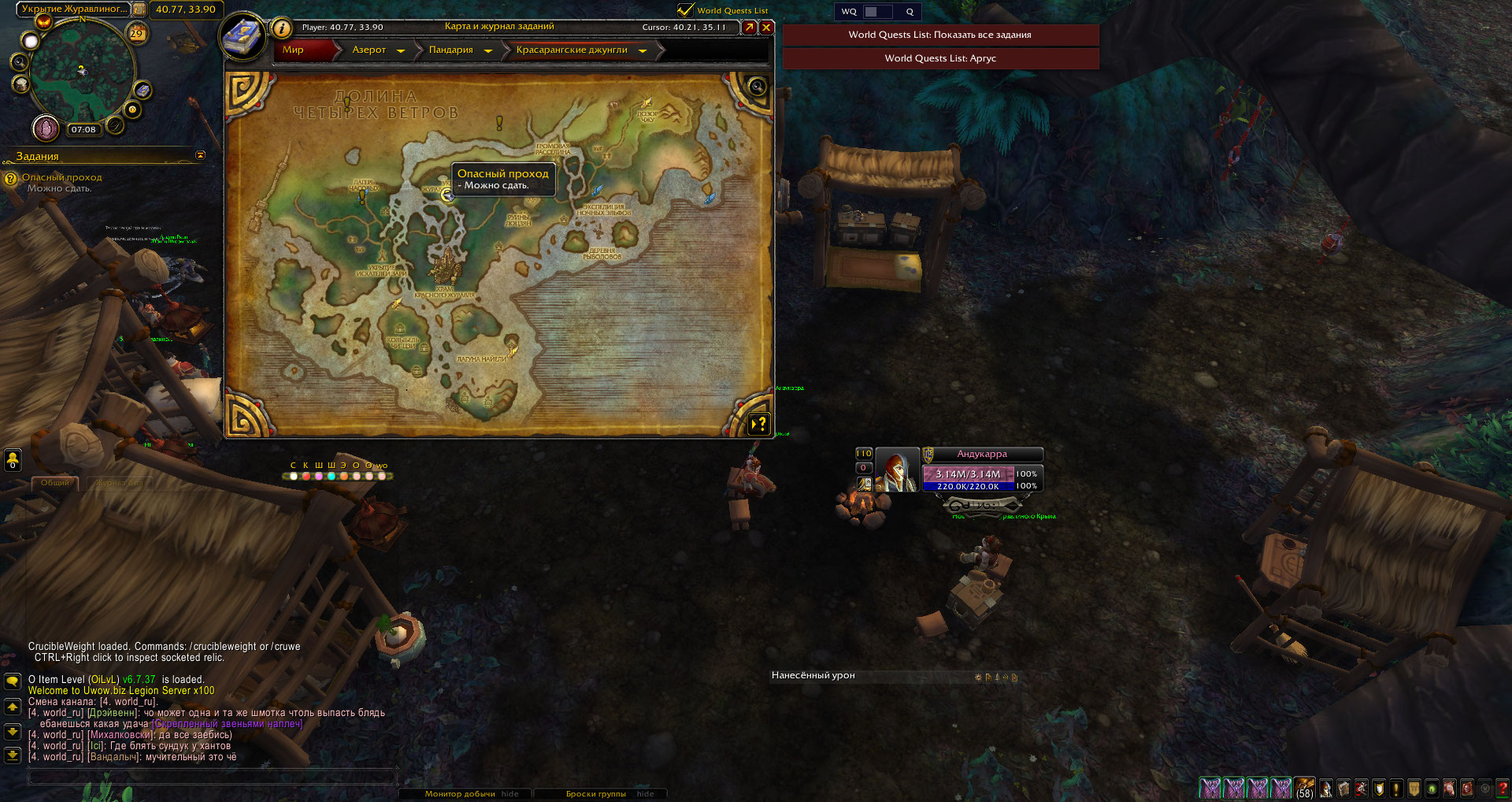Open help via the red question mark
This screenshot has height=802, width=1512.
(x=1502, y=787)
